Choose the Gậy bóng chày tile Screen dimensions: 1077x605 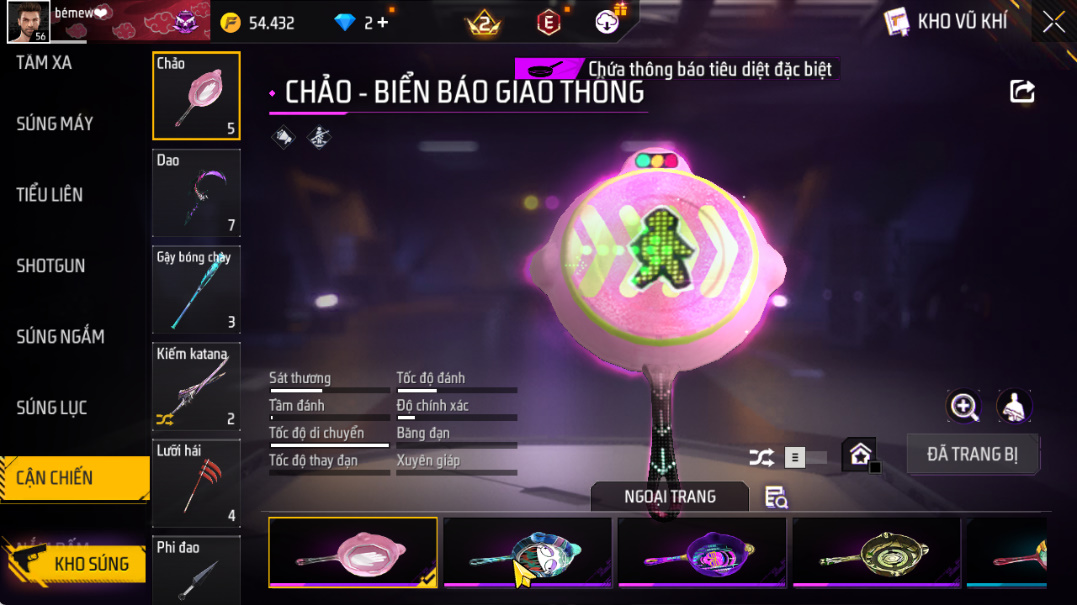(196, 290)
